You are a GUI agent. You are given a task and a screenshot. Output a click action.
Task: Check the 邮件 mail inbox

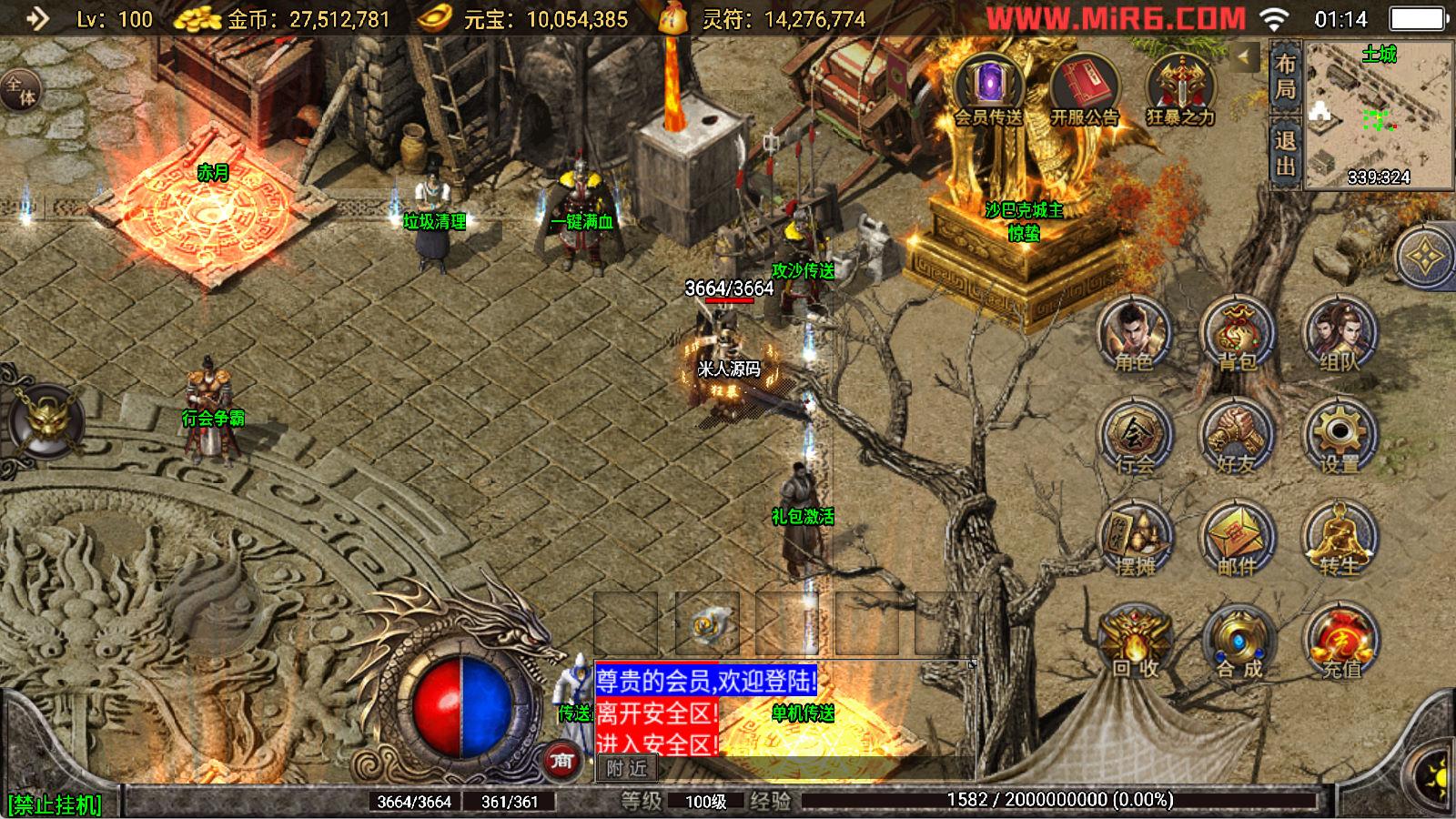[x=1237, y=540]
